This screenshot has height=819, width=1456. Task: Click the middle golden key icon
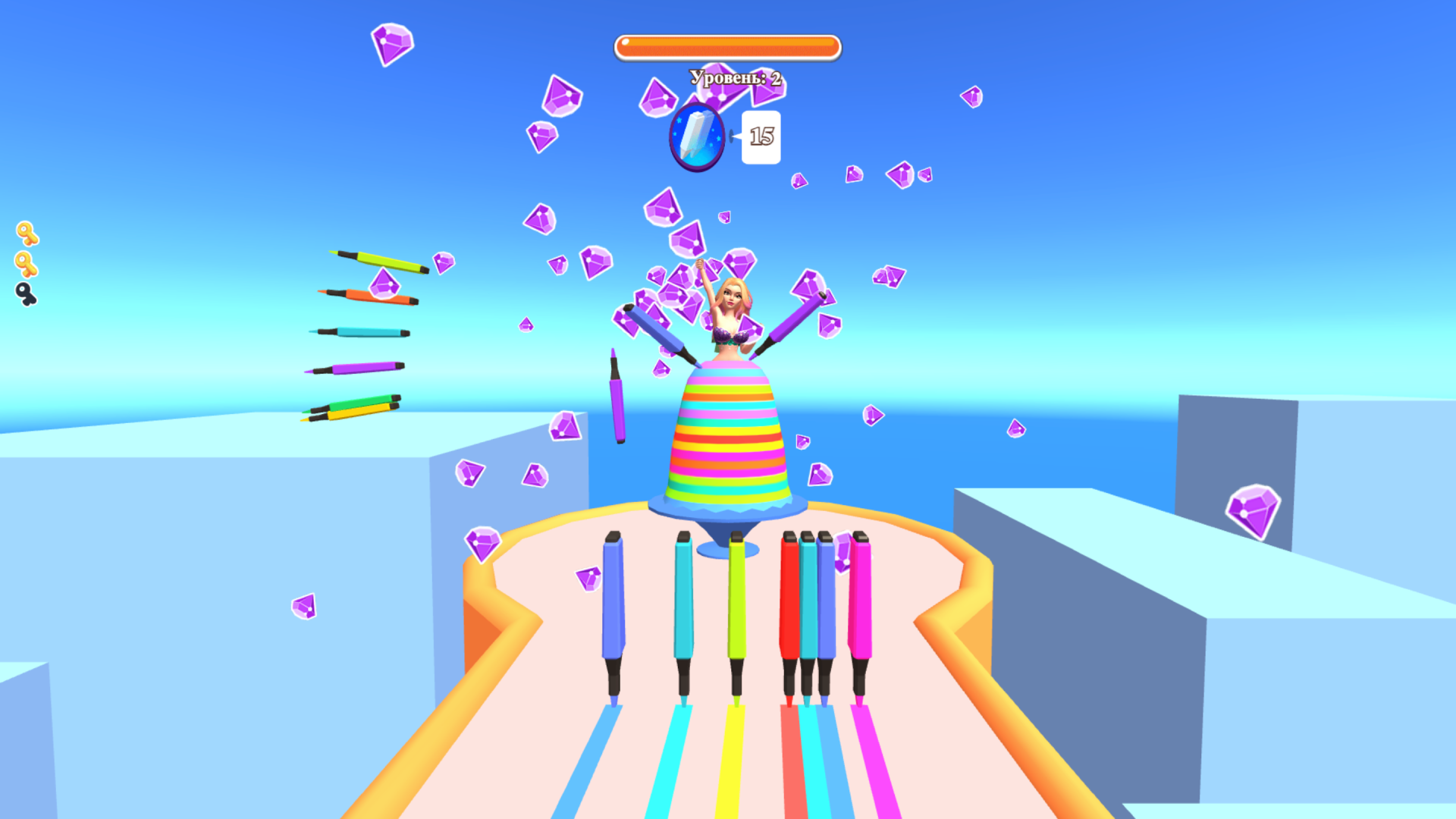tap(25, 262)
